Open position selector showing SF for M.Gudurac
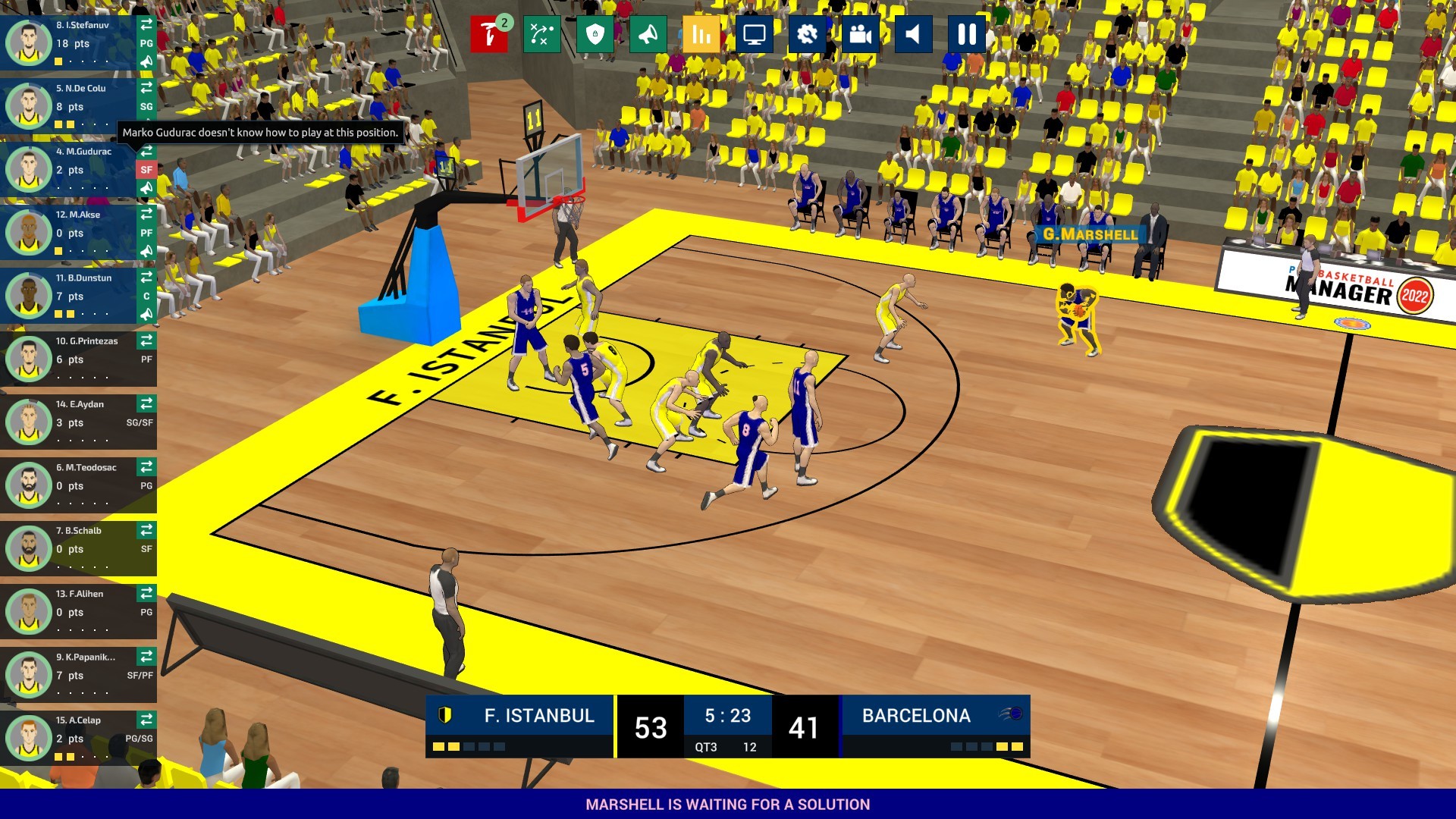Screen dimensions: 1456x819 click(147, 170)
